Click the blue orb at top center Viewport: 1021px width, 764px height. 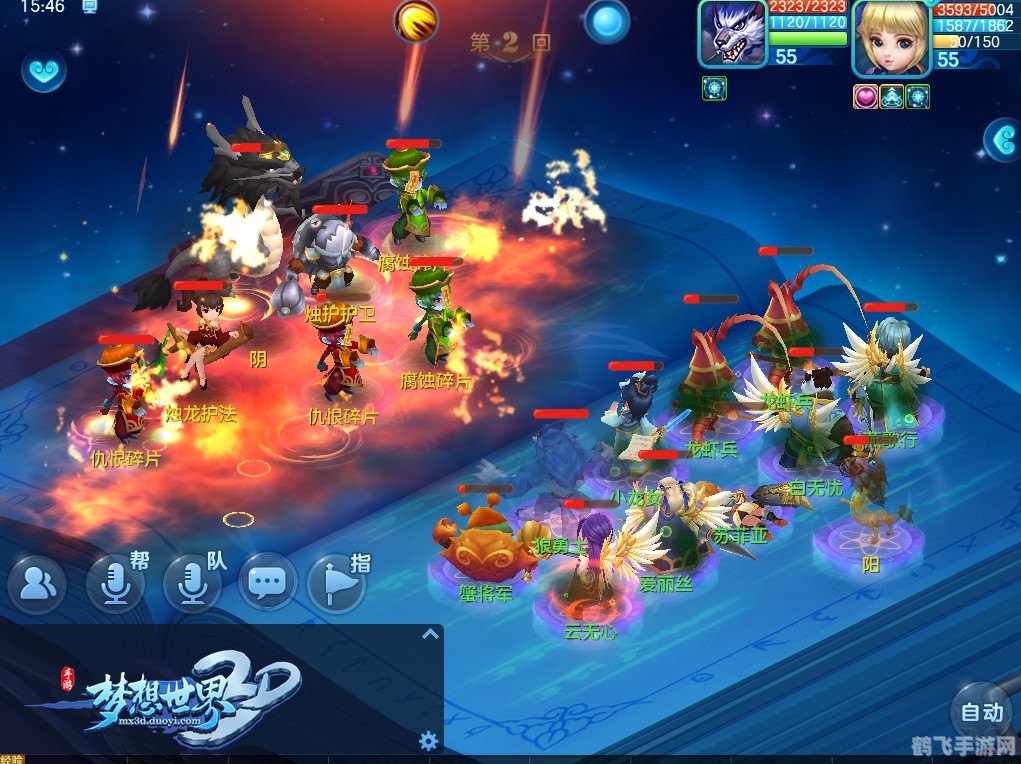click(607, 21)
